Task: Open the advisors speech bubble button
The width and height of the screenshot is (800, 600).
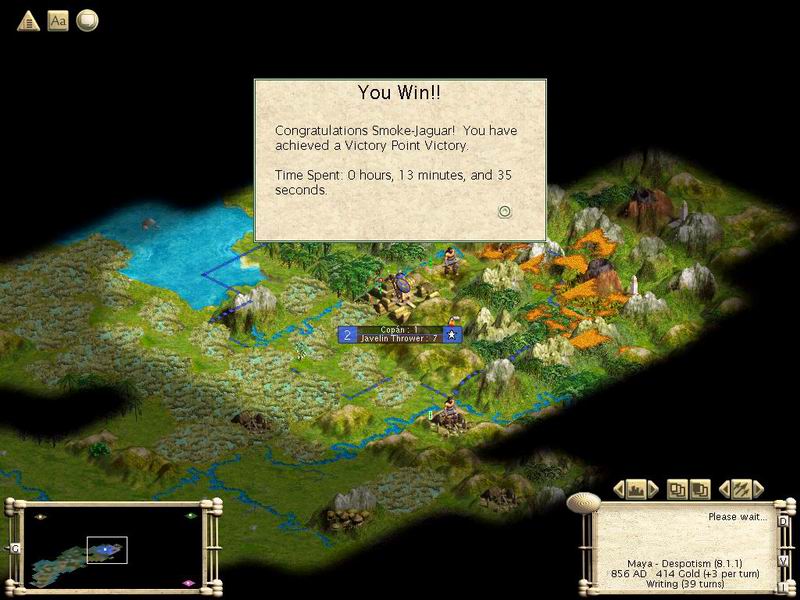Action: [87, 20]
